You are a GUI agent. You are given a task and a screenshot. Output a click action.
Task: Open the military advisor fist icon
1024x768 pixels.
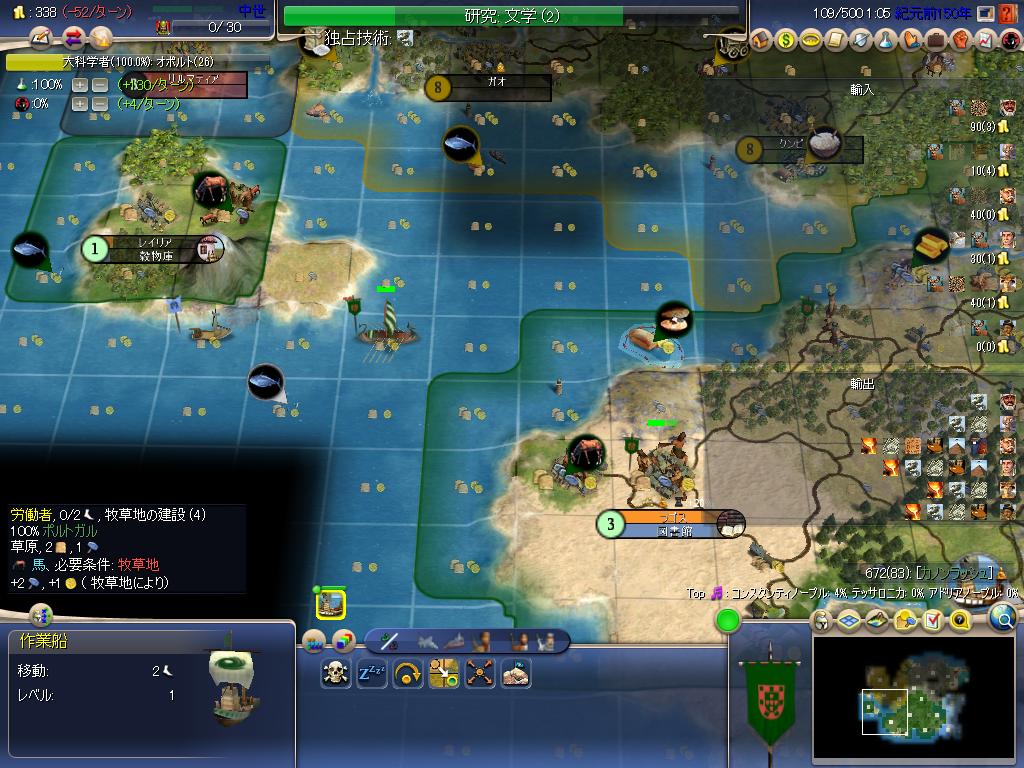(x=961, y=40)
